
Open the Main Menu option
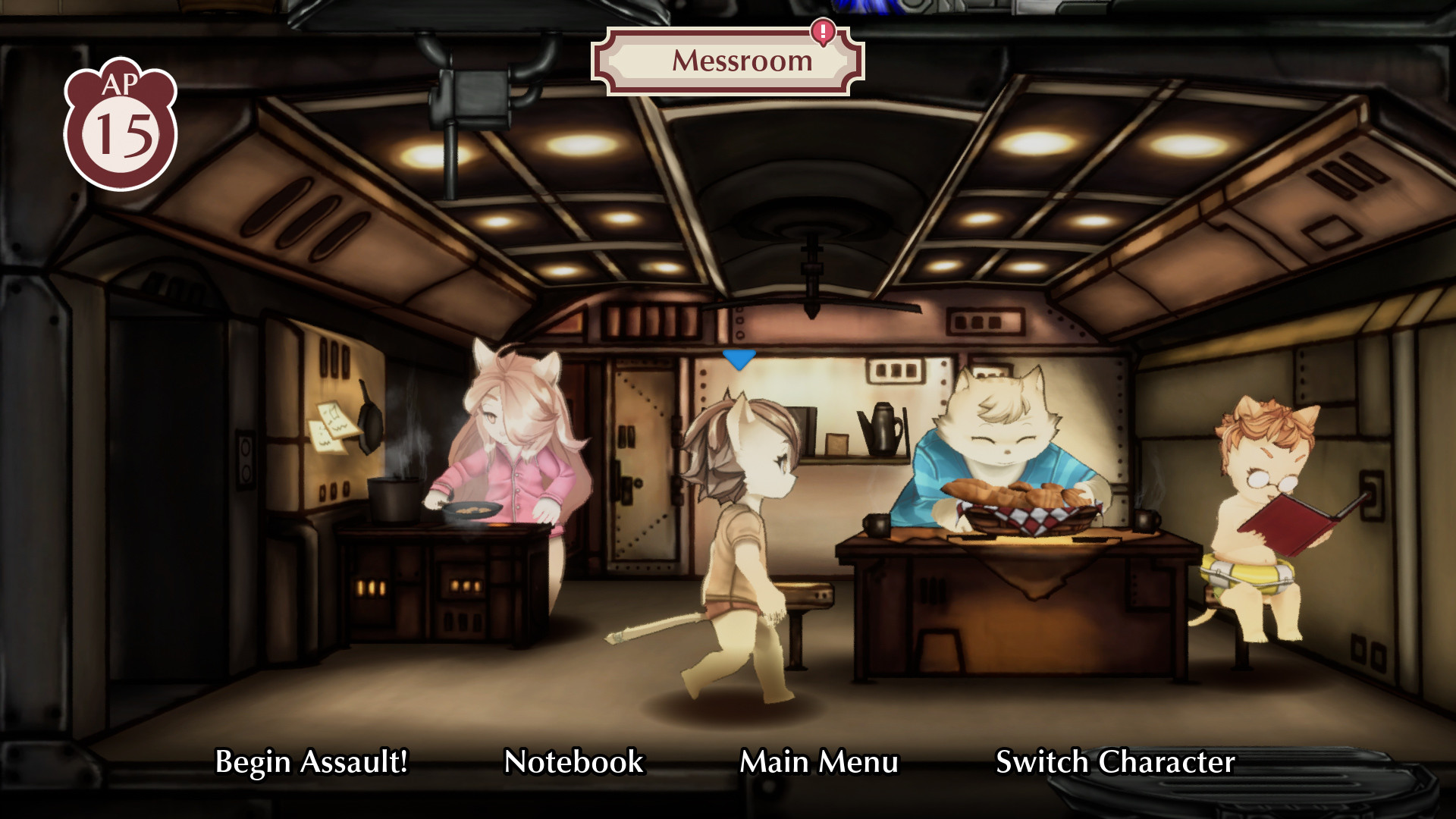(x=820, y=762)
